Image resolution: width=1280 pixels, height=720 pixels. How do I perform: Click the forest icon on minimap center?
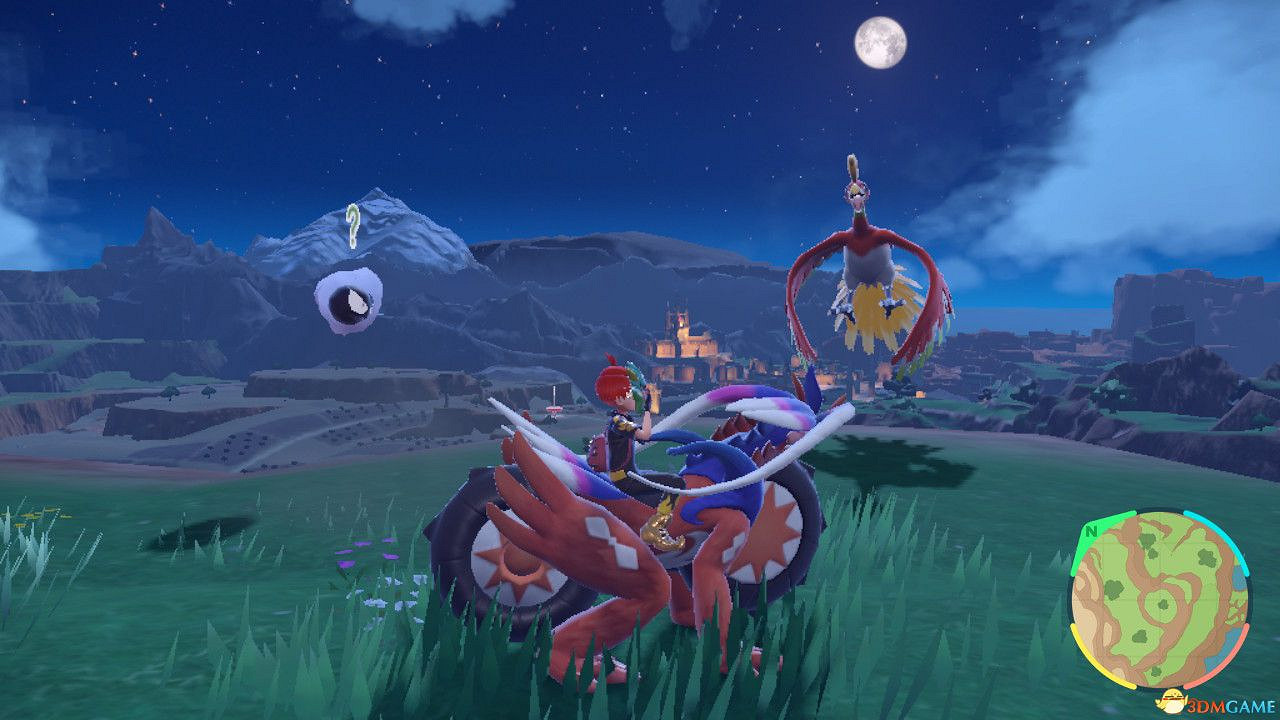1163,603
